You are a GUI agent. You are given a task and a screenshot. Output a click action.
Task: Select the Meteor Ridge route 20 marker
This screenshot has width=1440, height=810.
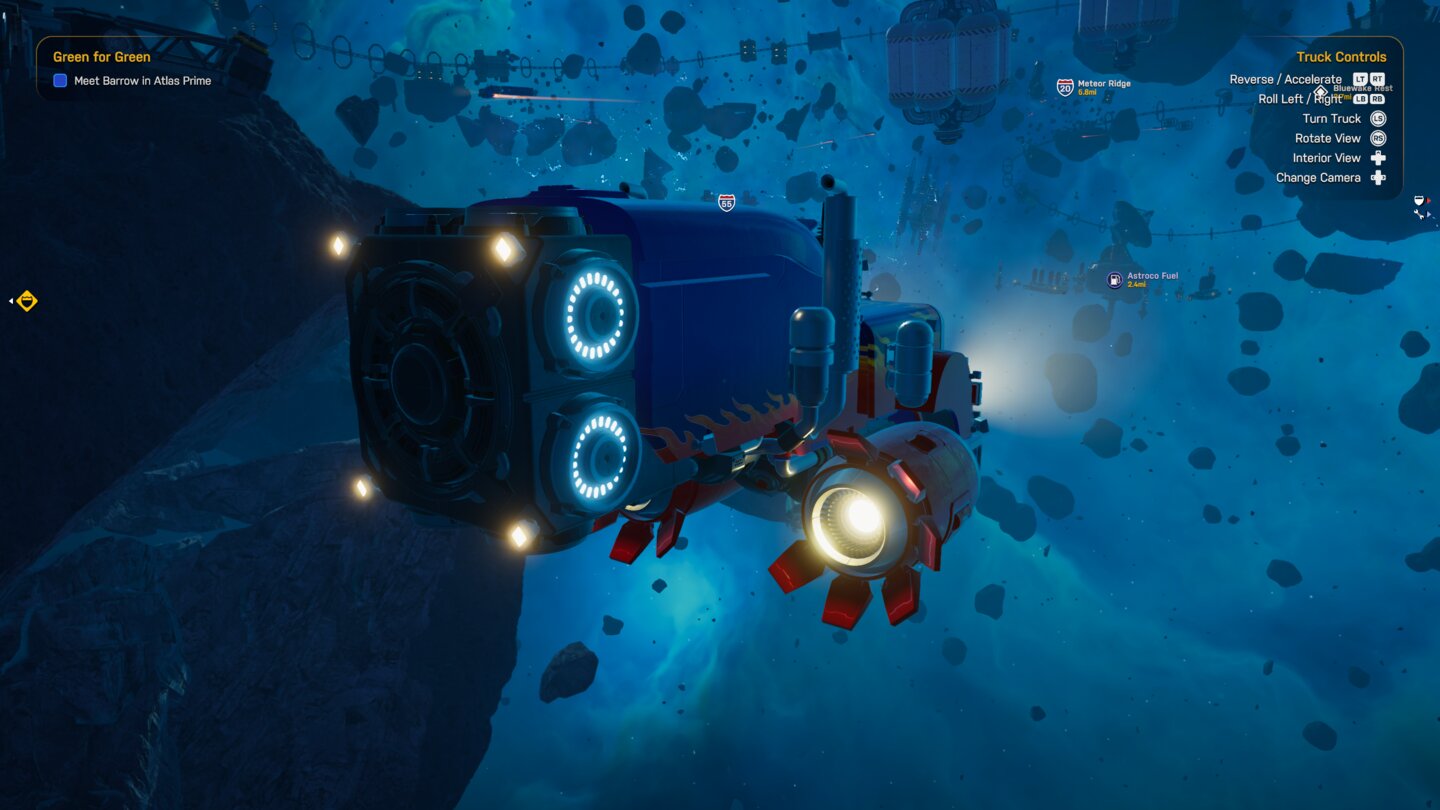coord(1066,88)
